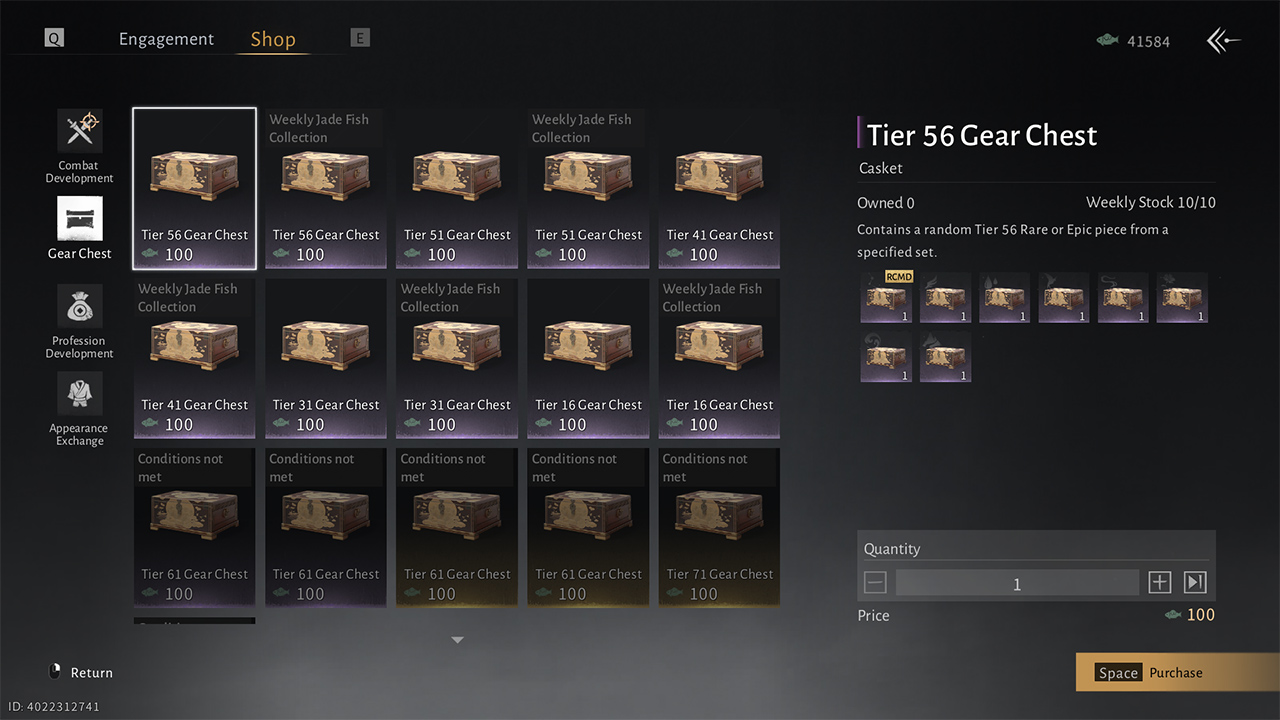Increase quantity with the plus button
Image resolution: width=1280 pixels, height=720 pixels.
click(1159, 583)
